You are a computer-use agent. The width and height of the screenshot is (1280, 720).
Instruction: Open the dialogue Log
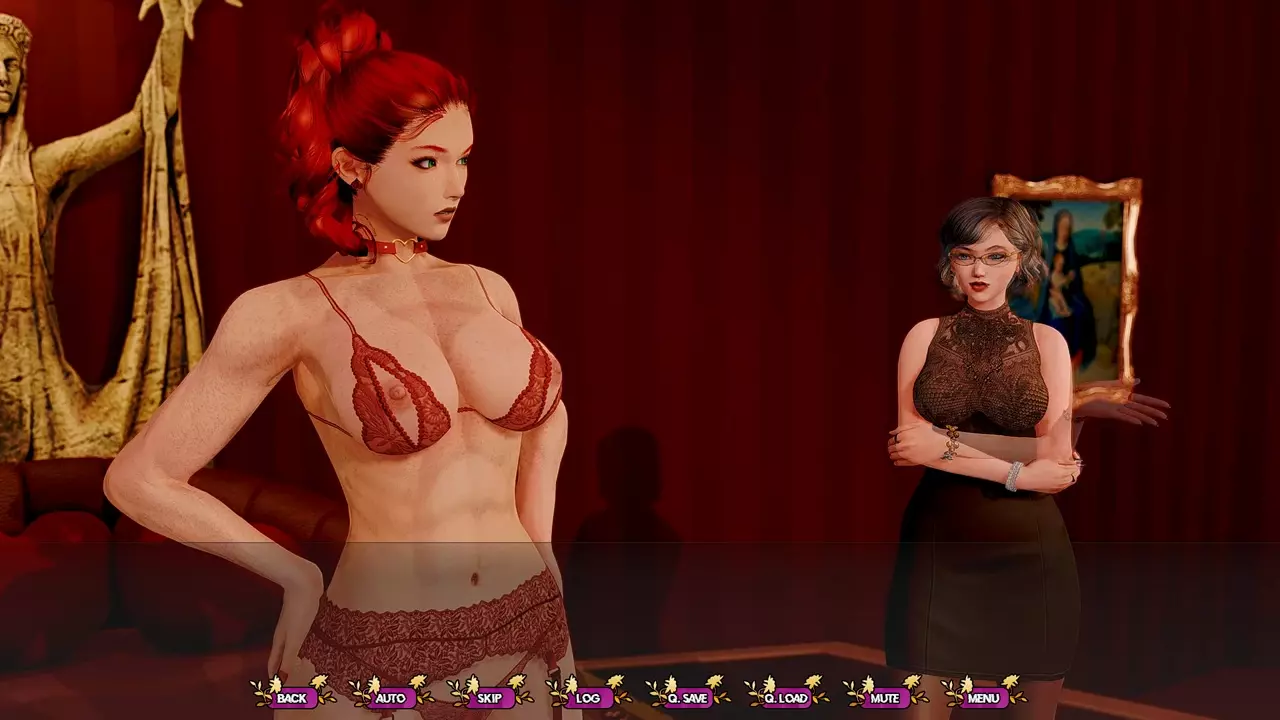click(588, 697)
